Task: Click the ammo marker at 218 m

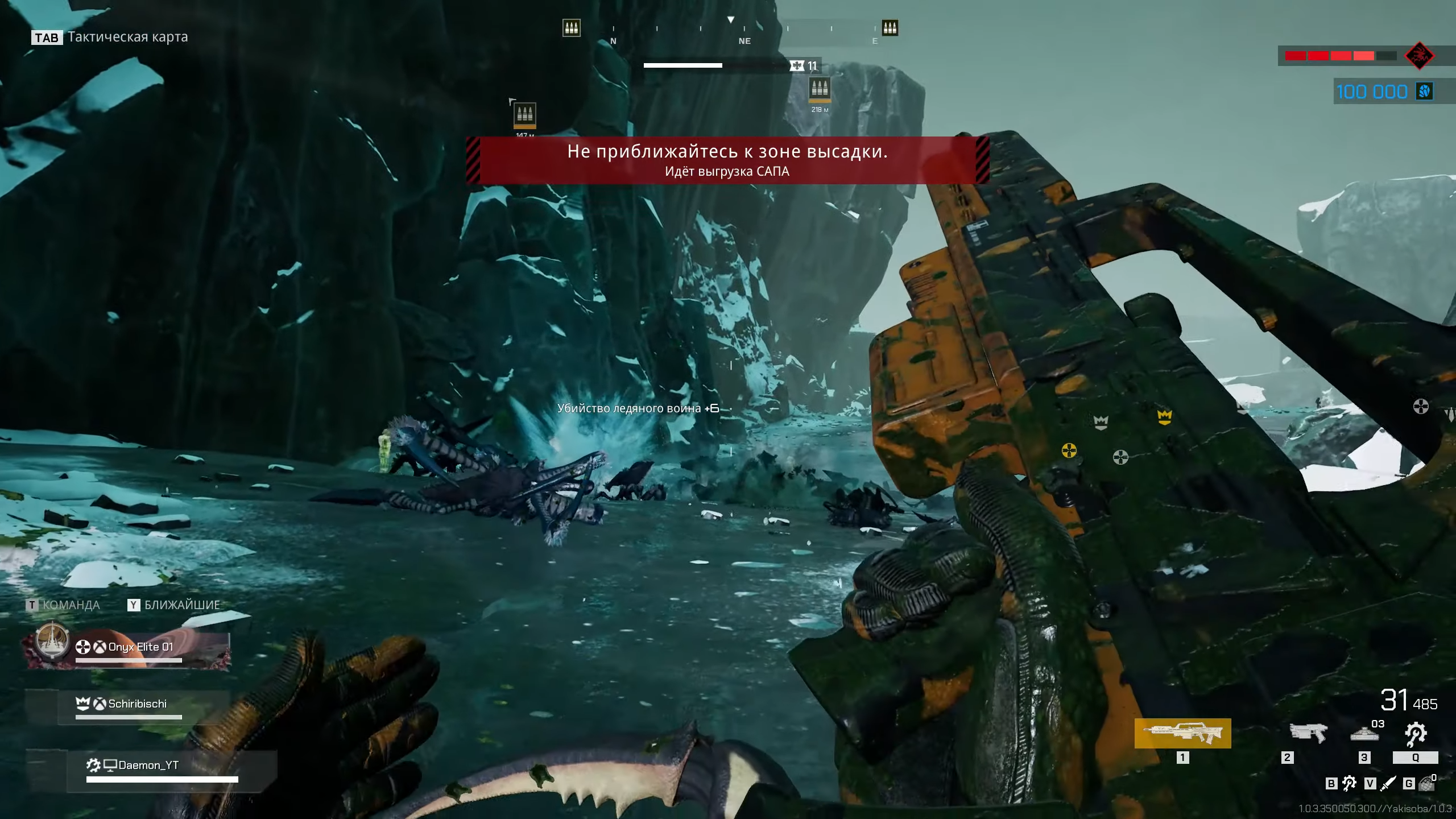Action: pyautogui.click(x=820, y=89)
